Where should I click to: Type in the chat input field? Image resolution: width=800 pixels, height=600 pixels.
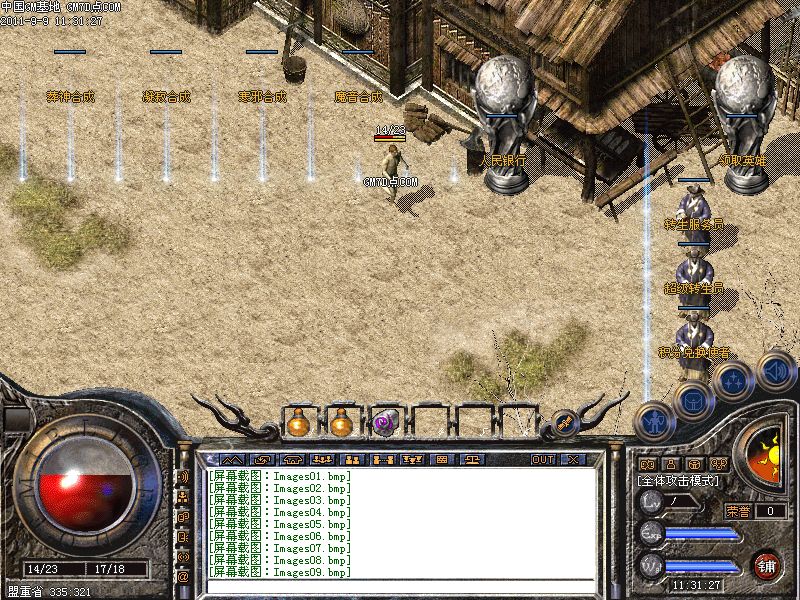(400, 588)
